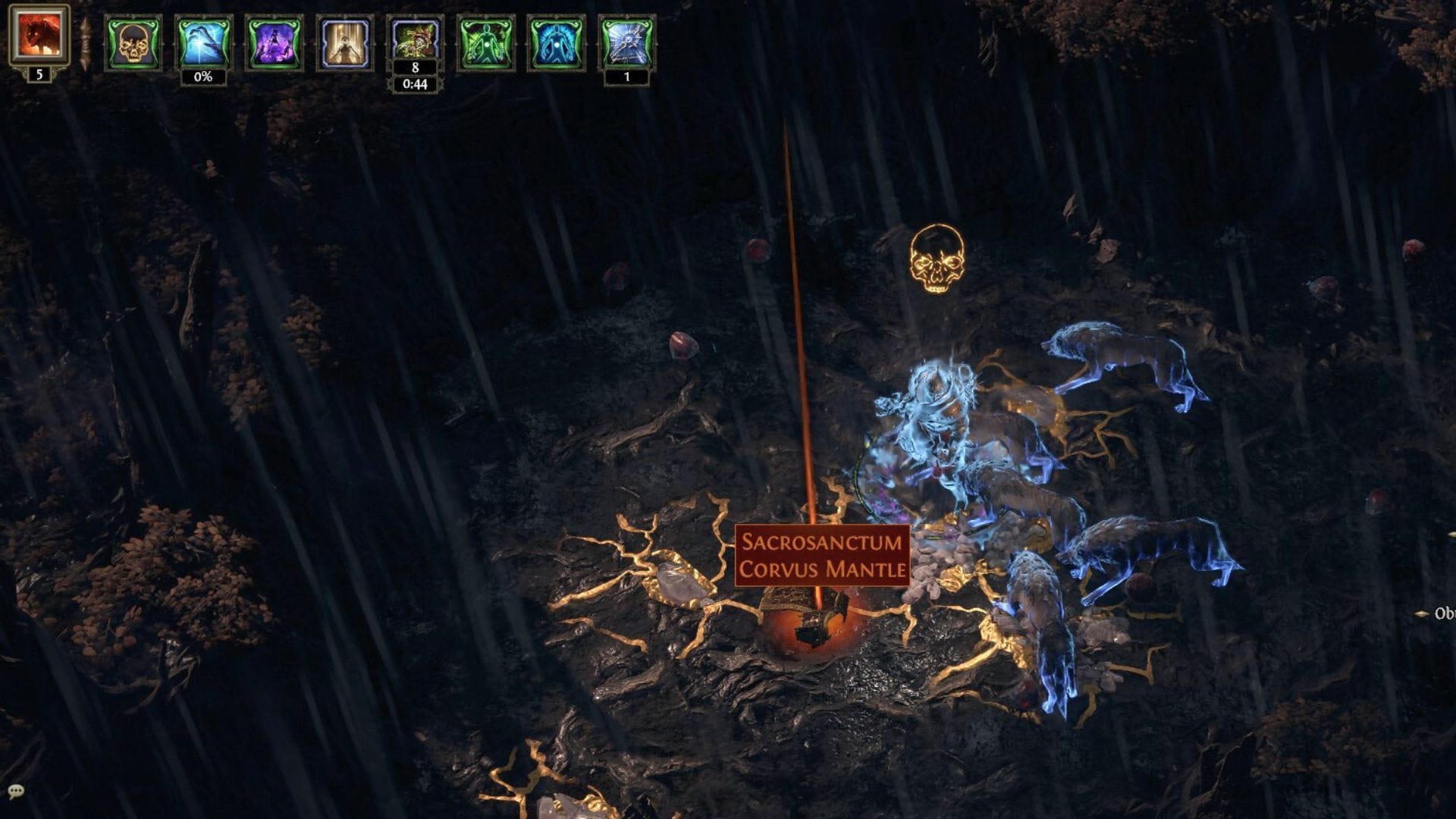Image resolution: width=1456 pixels, height=819 pixels.
Task: Select the golden skull buff icon
Action: [133, 42]
